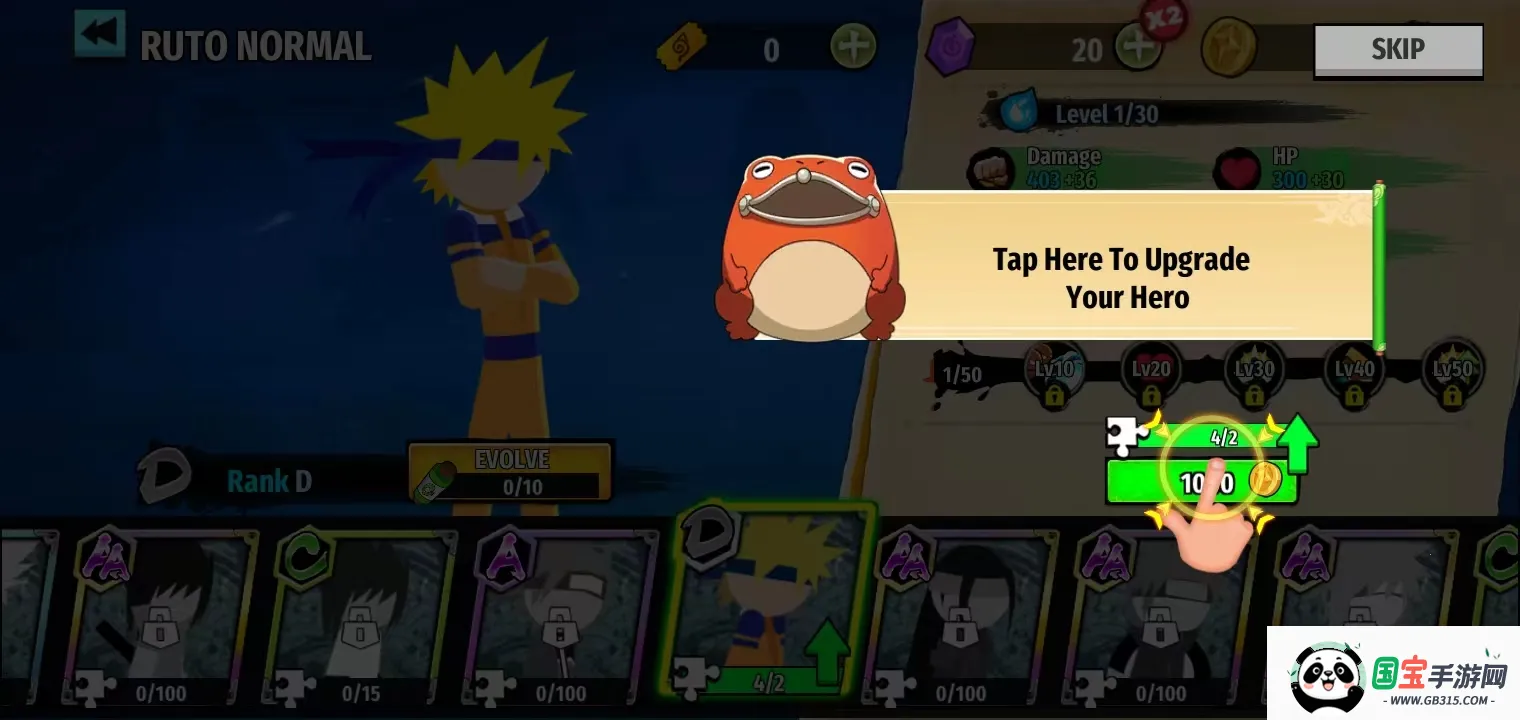Go back using the rewind arrow button
This screenshot has height=720, width=1520.
click(x=100, y=35)
